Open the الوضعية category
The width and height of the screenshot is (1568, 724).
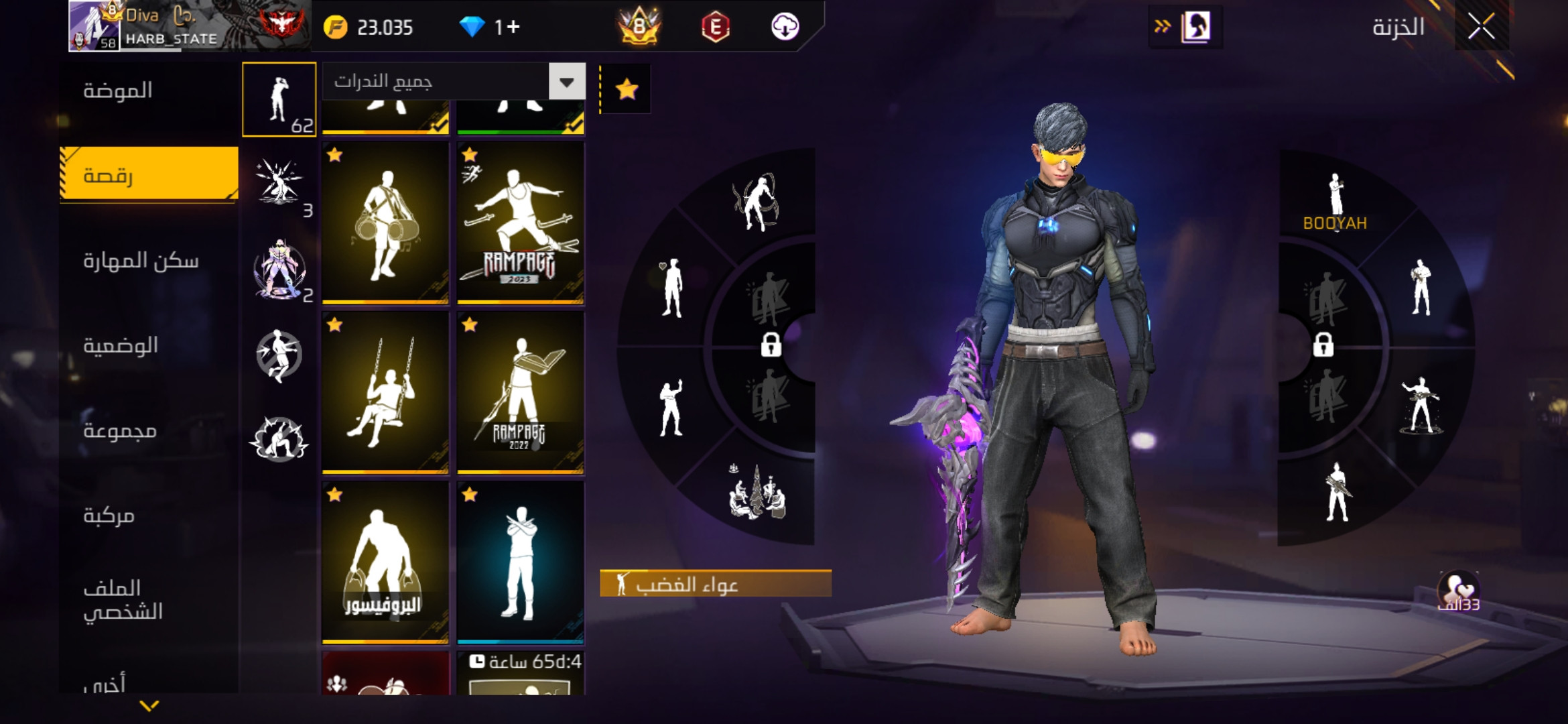[x=121, y=346]
